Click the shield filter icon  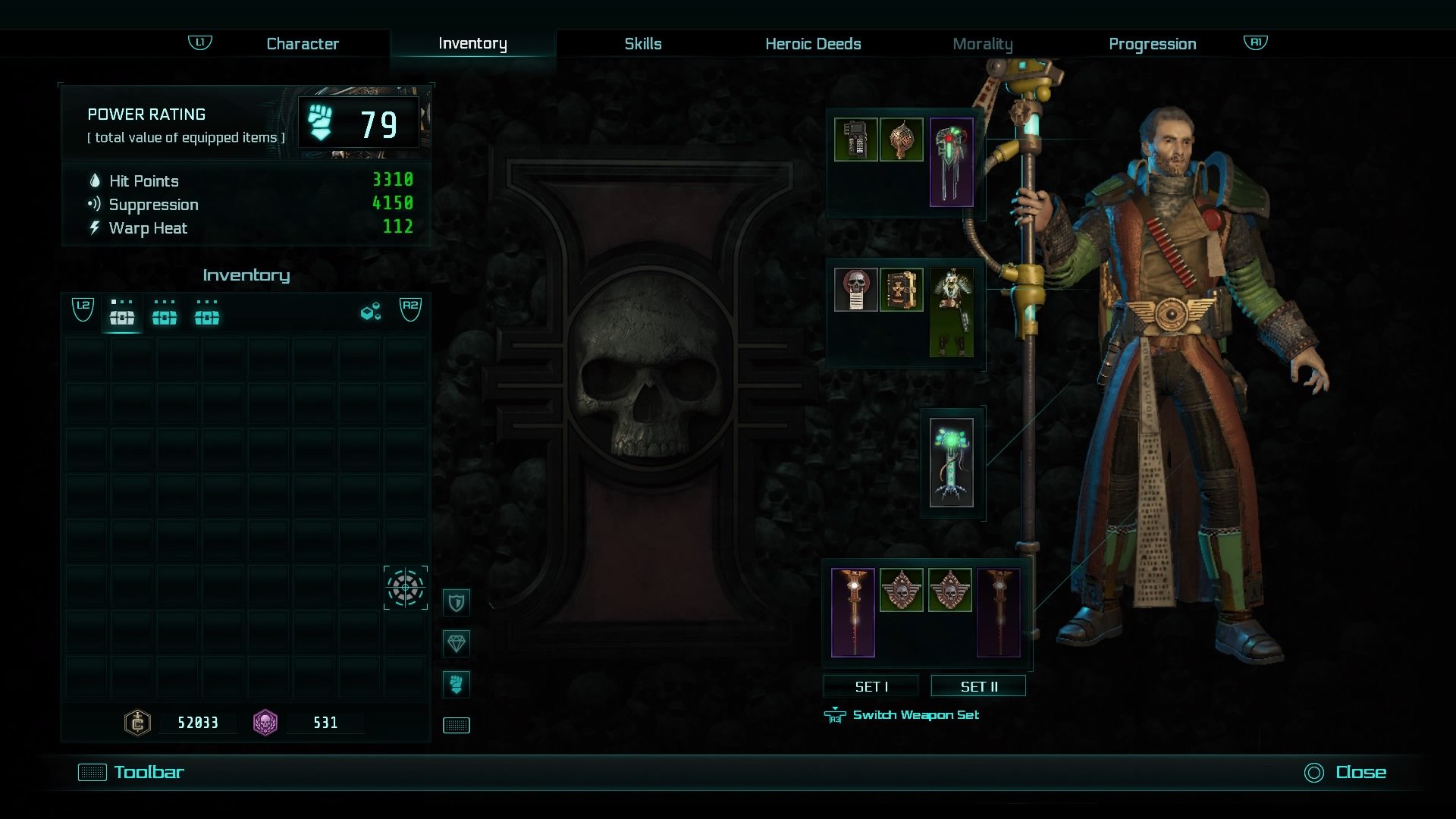457,601
